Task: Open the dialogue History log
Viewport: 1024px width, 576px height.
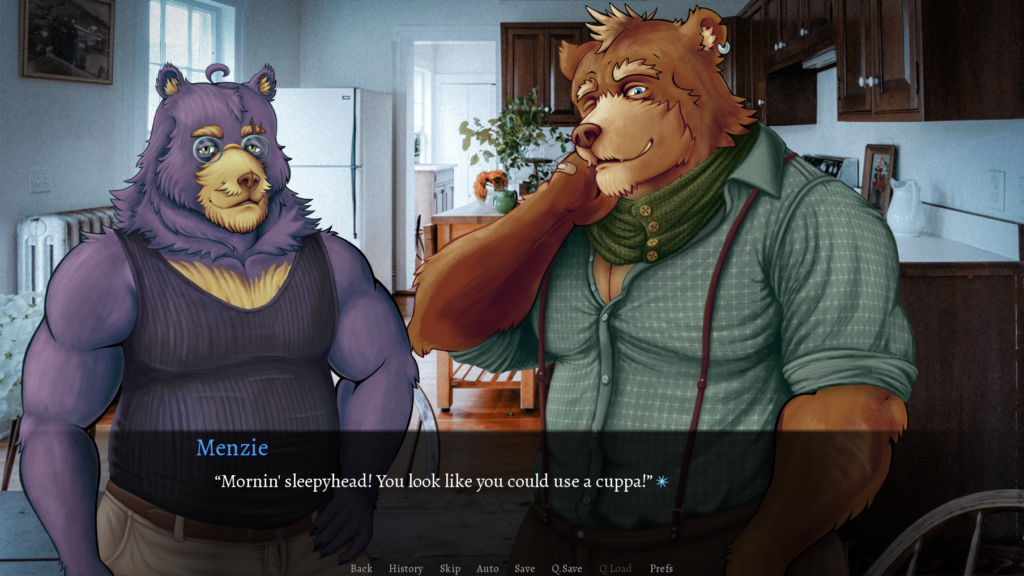Action: [x=406, y=568]
